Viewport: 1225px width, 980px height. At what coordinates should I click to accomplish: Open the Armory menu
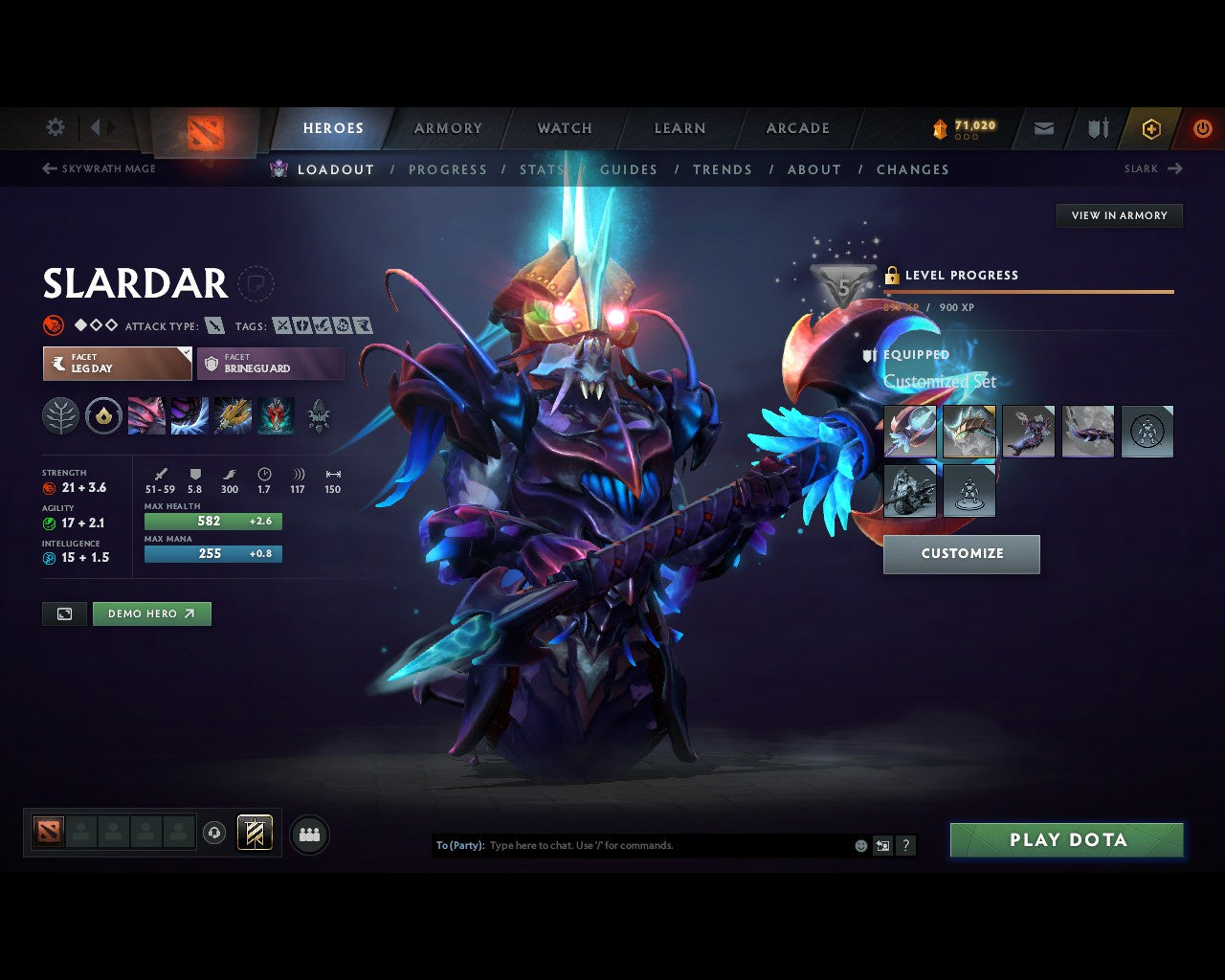448,128
